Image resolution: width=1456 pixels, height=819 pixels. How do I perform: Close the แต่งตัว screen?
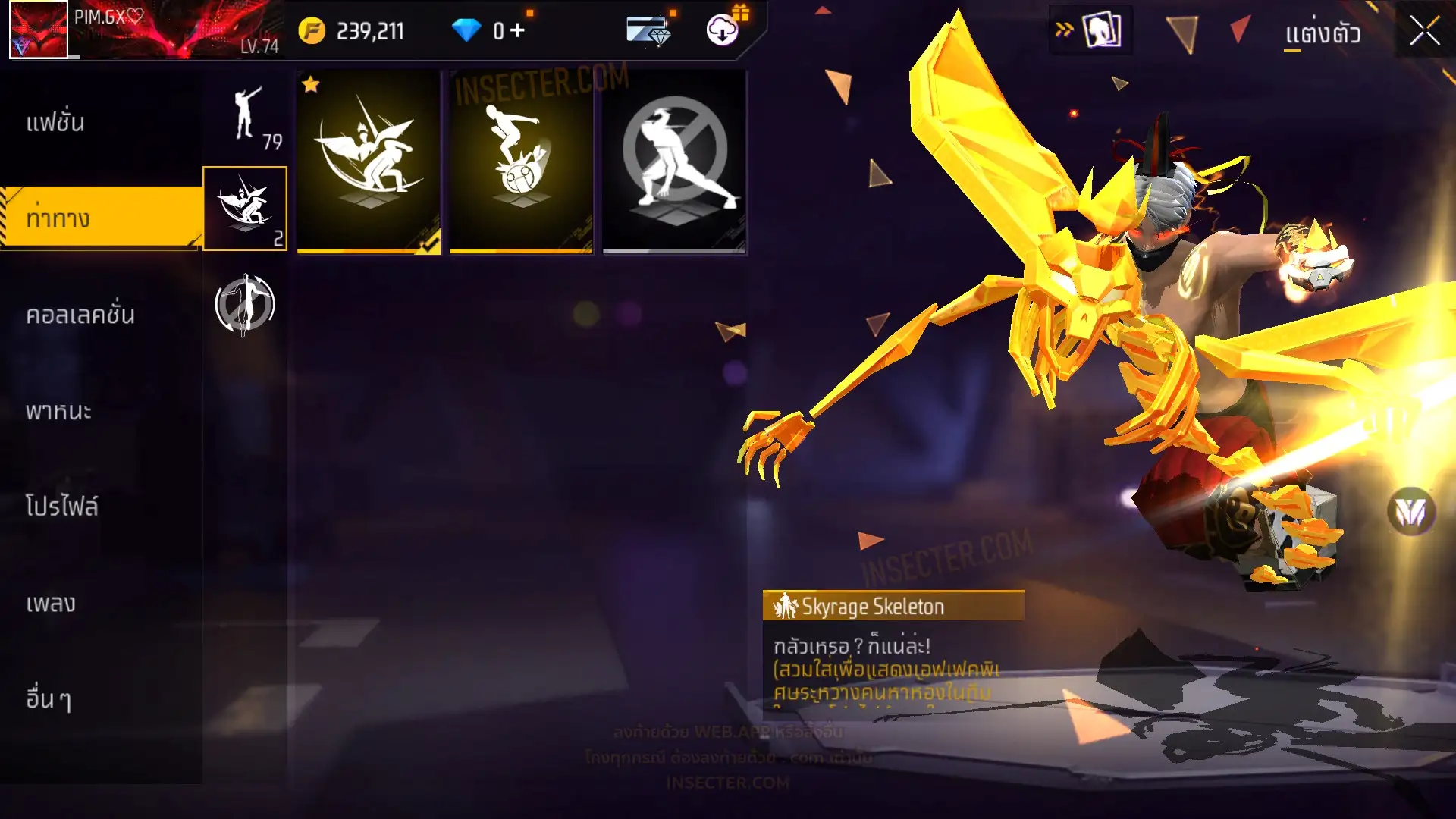(1424, 31)
